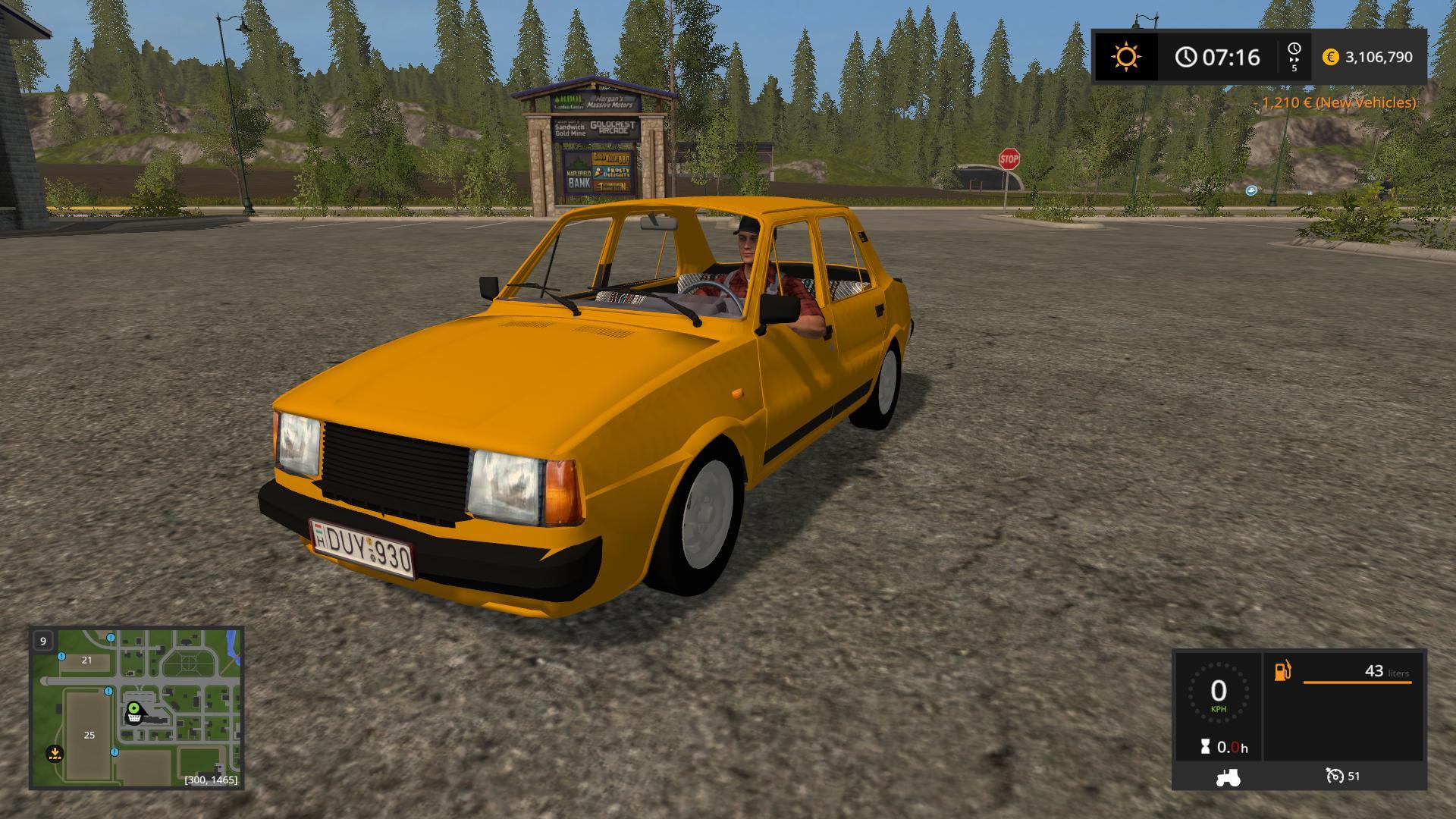Click the tractor icon on the dashboard
1456x819 pixels.
(x=1229, y=777)
